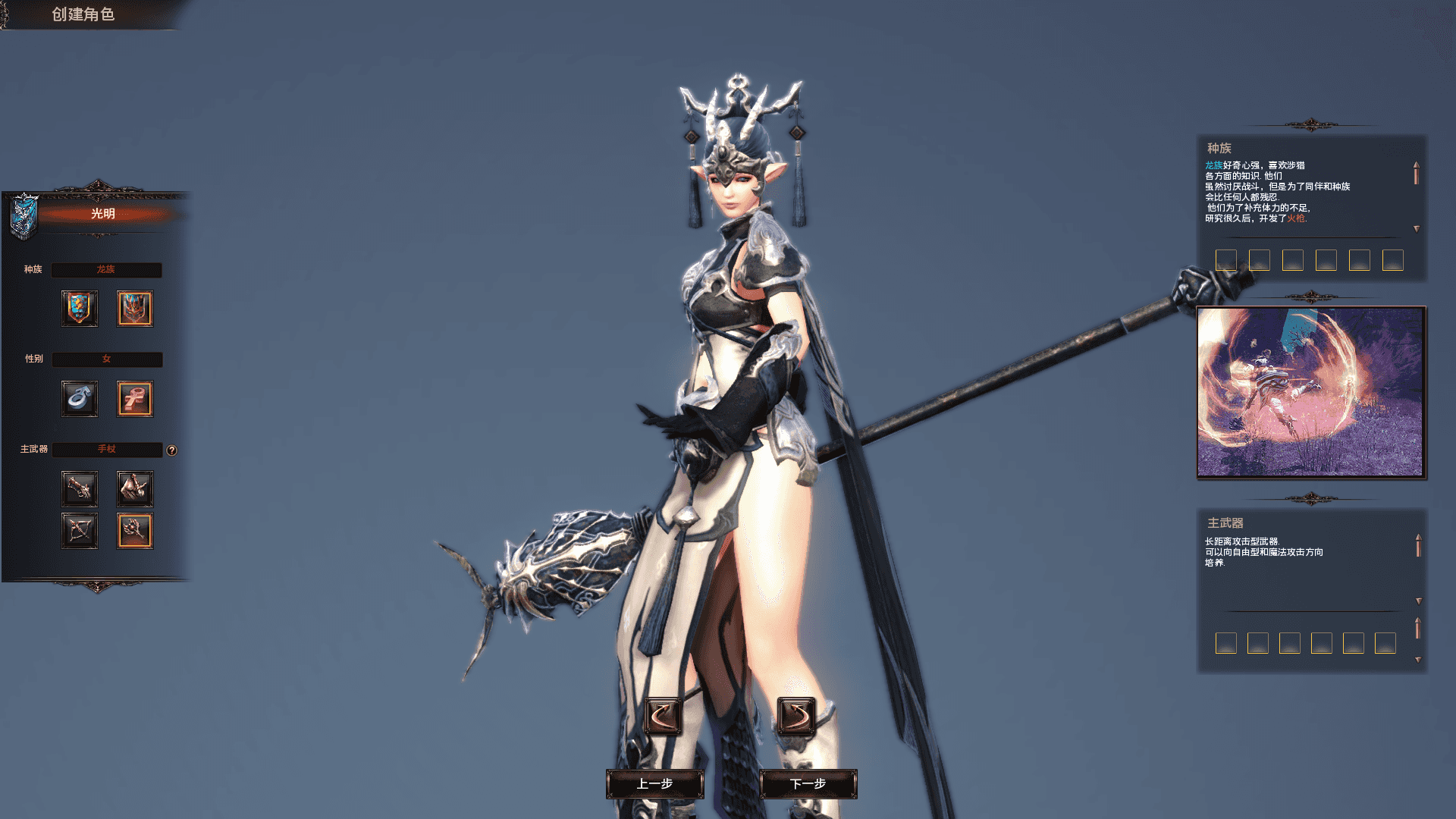Select the male gender symbol
This screenshot has height=819, width=1456.
point(80,399)
